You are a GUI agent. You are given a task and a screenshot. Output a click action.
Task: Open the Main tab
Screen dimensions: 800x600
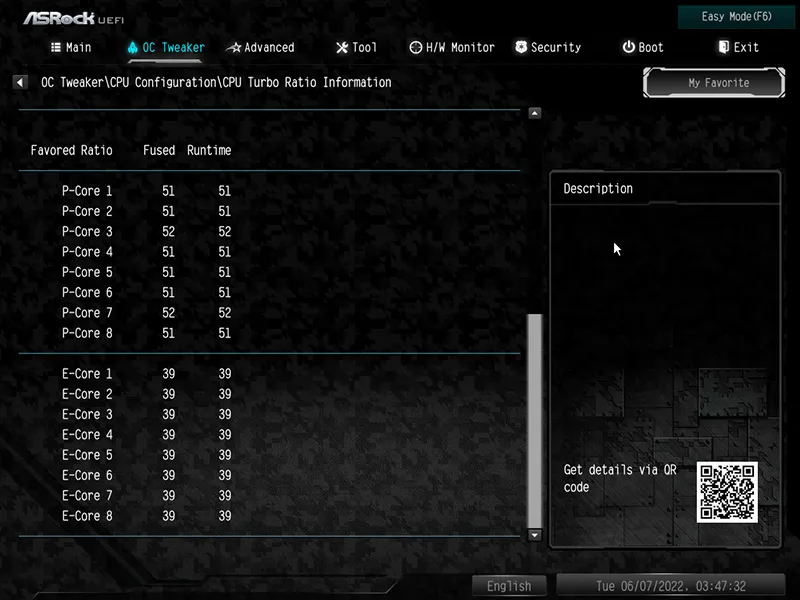(x=71, y=47)
